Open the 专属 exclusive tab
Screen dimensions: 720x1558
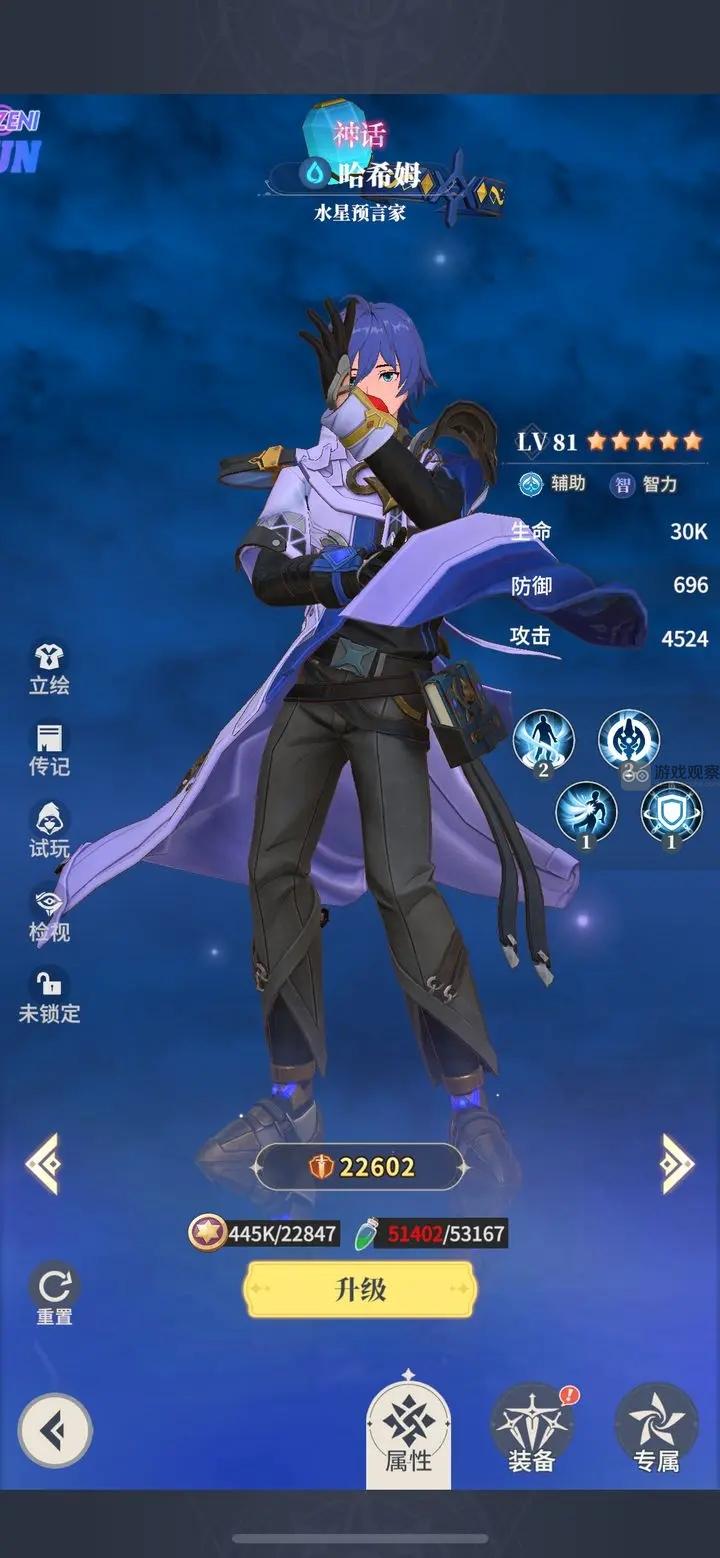656,1432
